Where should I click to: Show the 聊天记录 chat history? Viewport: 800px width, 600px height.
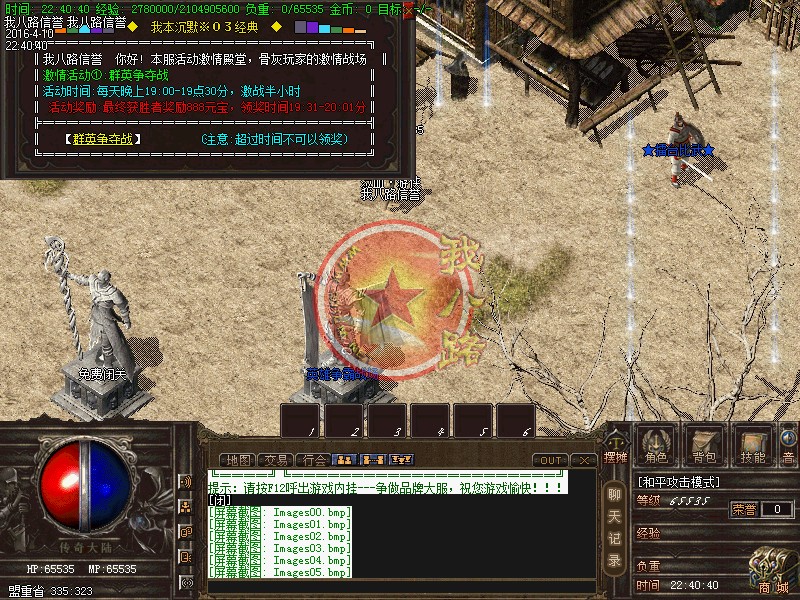tap(614, 525)
